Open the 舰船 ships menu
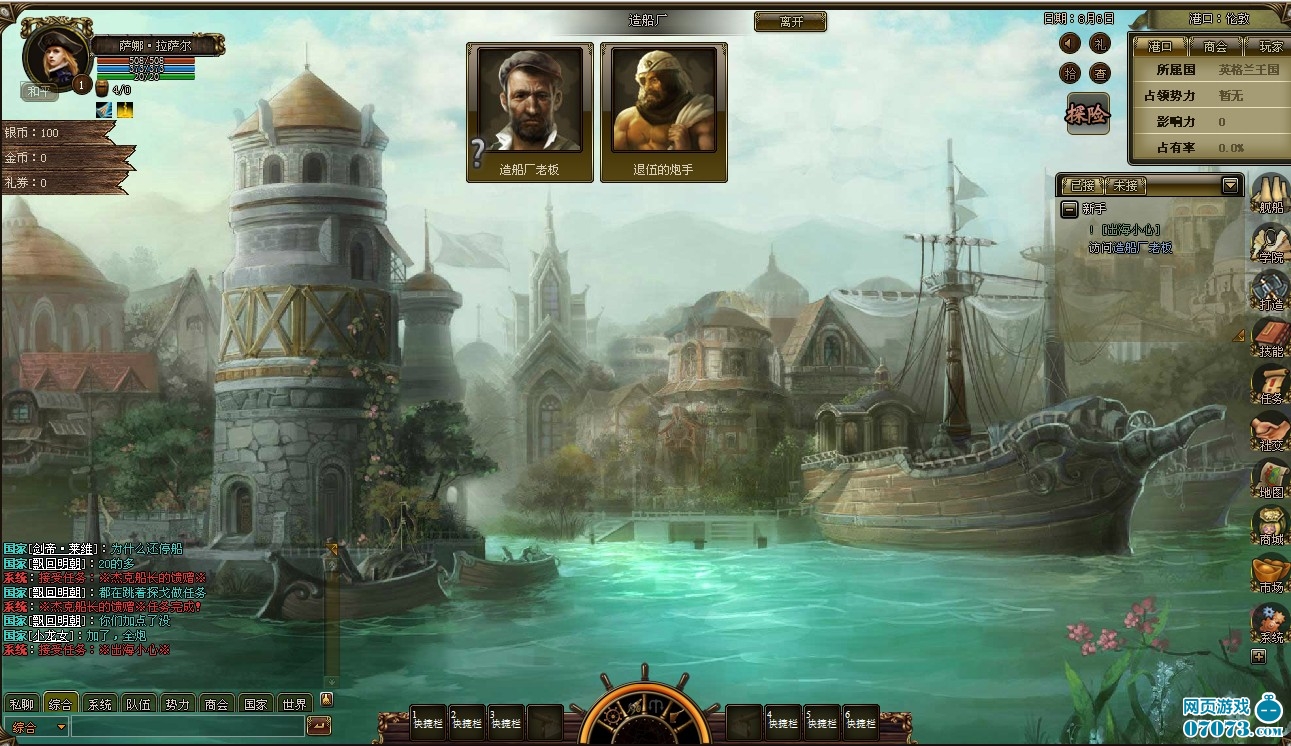Viewport: 1291px width, 746px height. [1270, 192]
